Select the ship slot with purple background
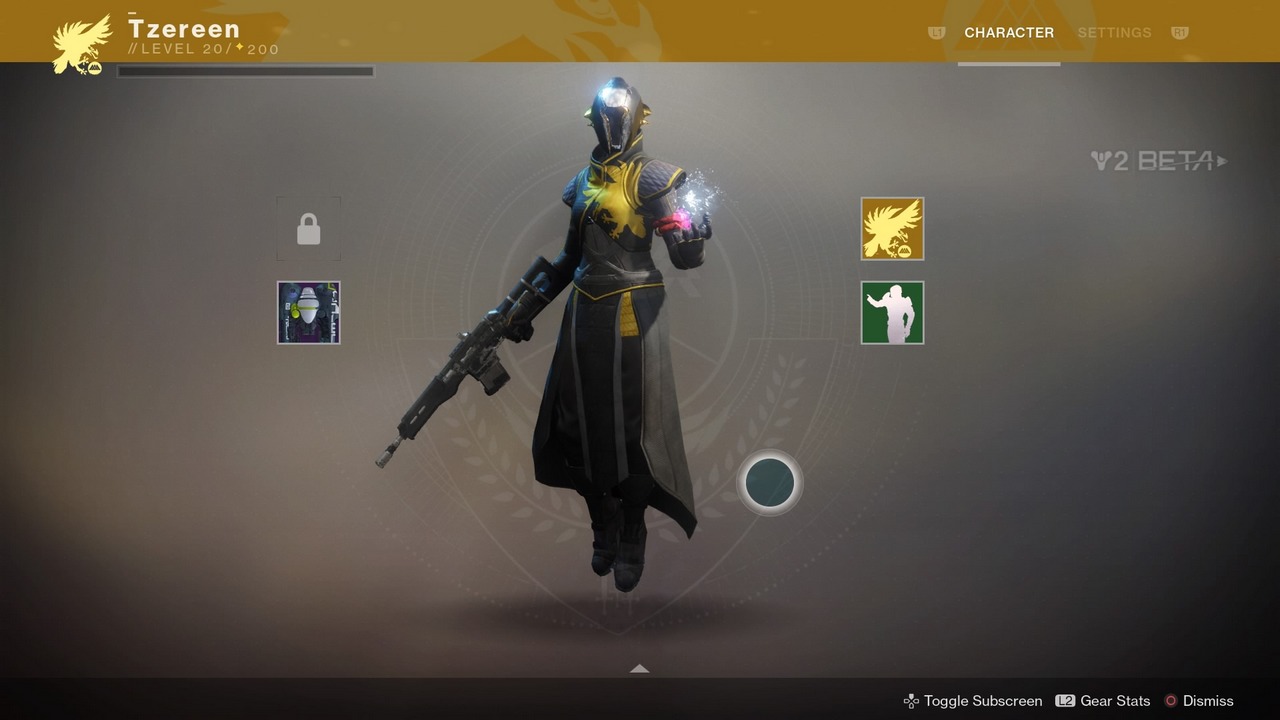 click(309, 313)
